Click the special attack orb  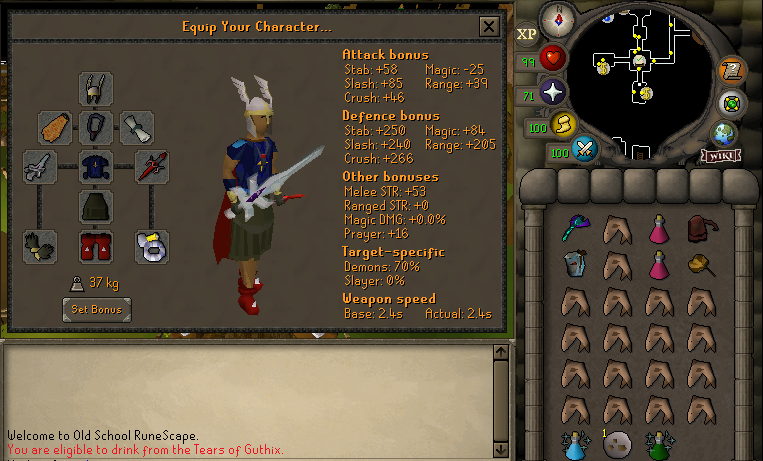click(x=585, y=150)
